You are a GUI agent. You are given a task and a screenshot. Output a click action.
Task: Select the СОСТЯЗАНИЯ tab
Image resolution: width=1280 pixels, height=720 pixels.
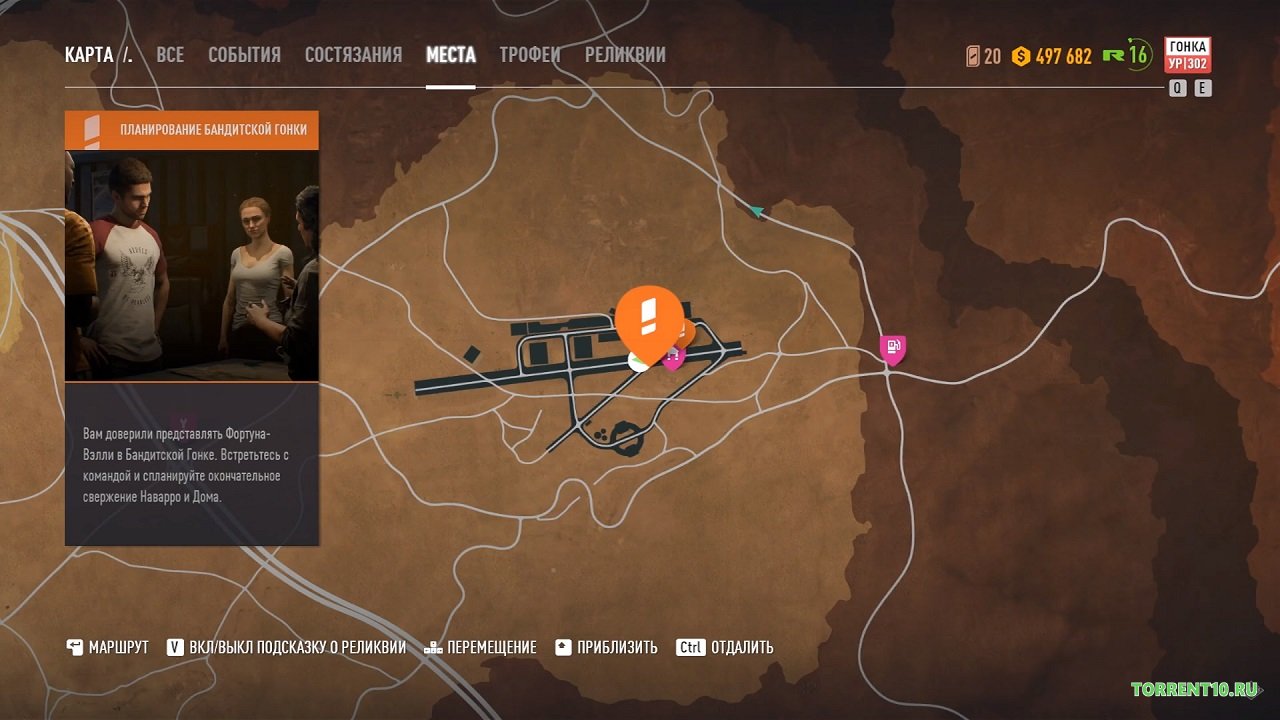pos(353,55)
